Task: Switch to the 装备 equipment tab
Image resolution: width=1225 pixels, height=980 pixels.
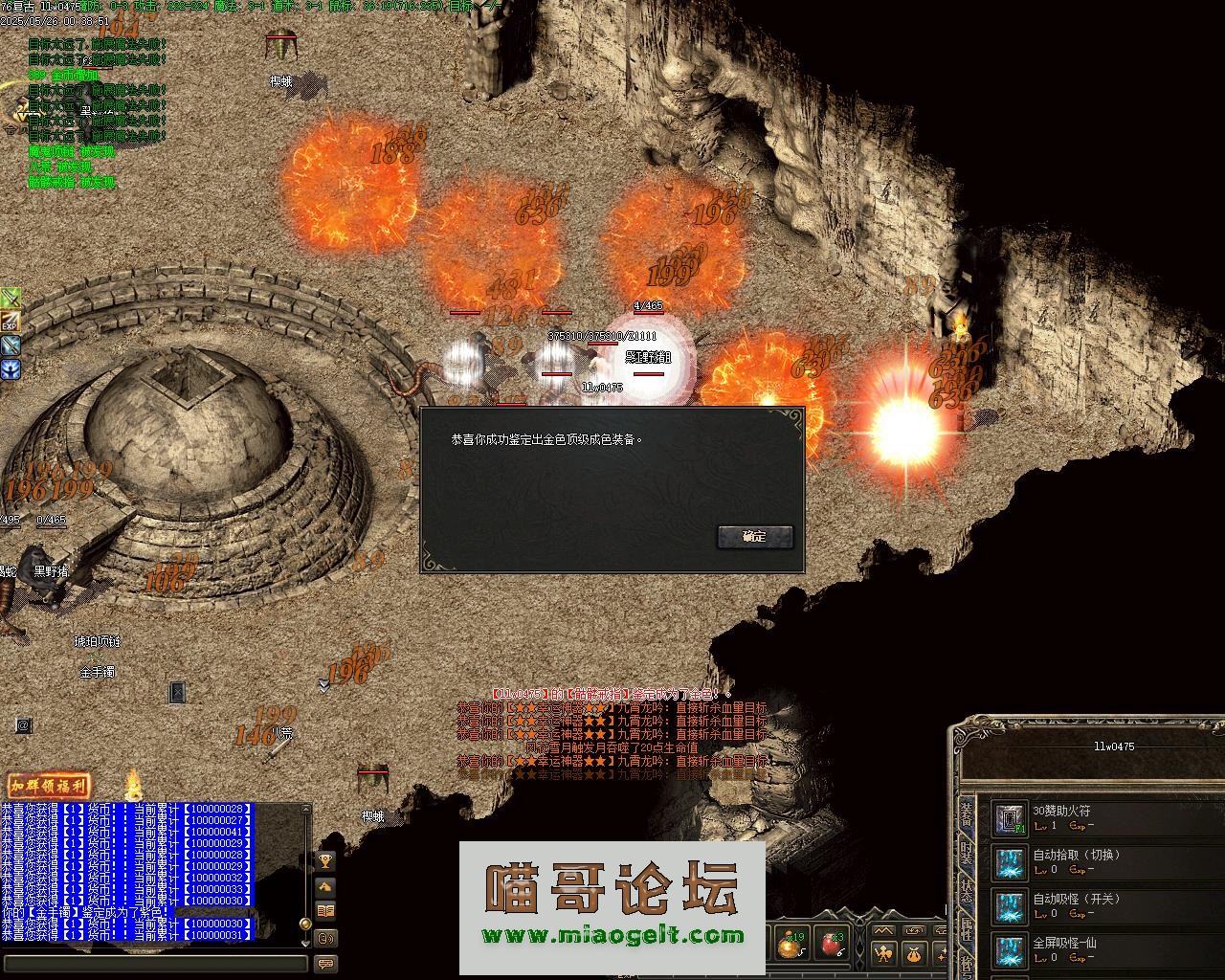Action: [967, 815]
